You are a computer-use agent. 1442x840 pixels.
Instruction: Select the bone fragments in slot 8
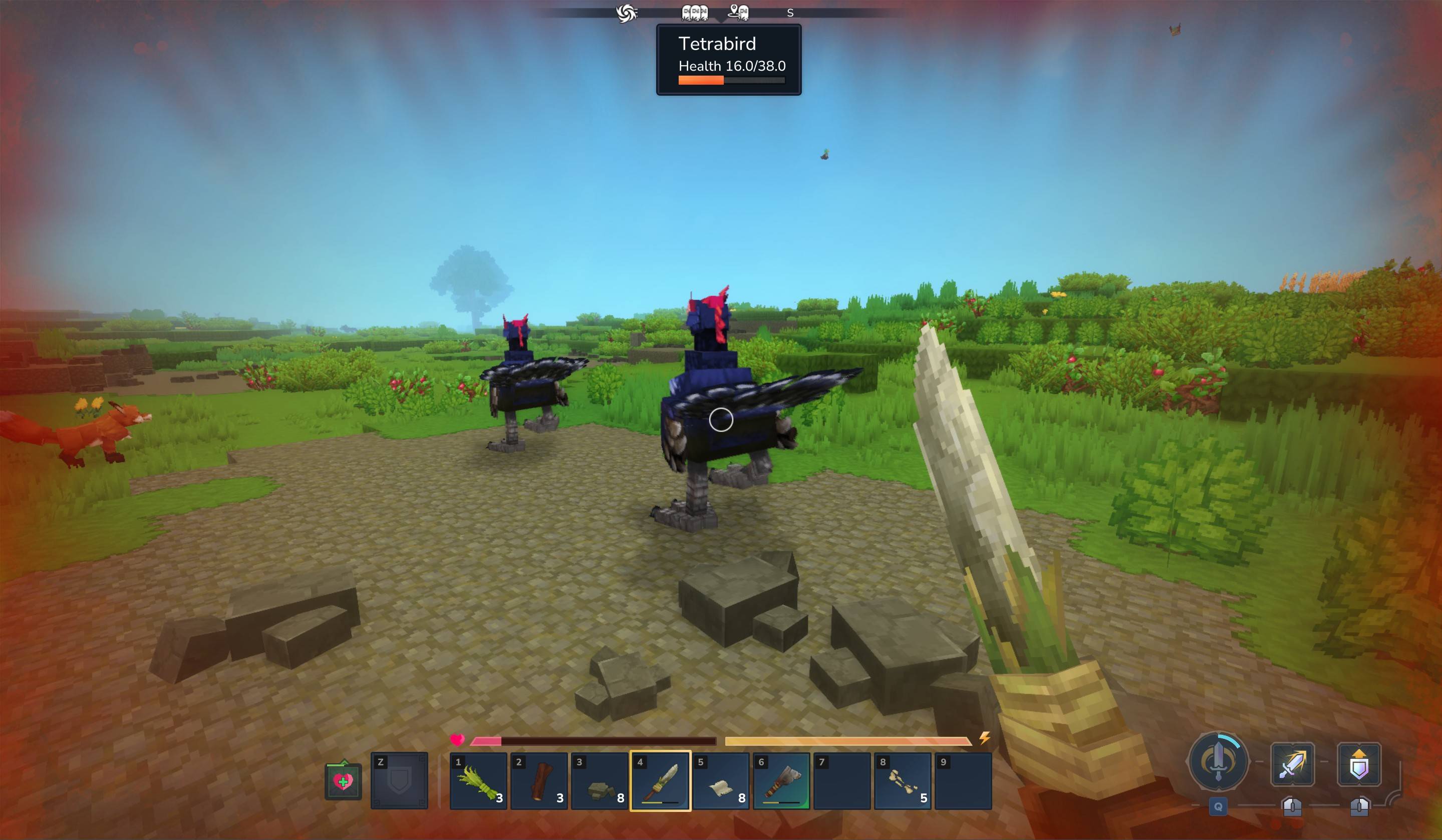[x=903, y=780]
